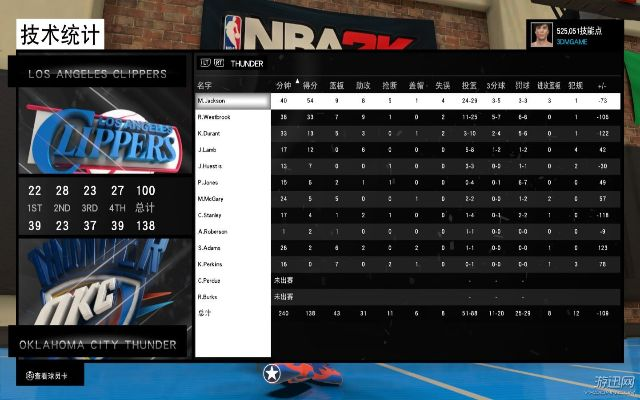
Task: Choose C.Stanley in the player list
Action: (x=232, y=215)
